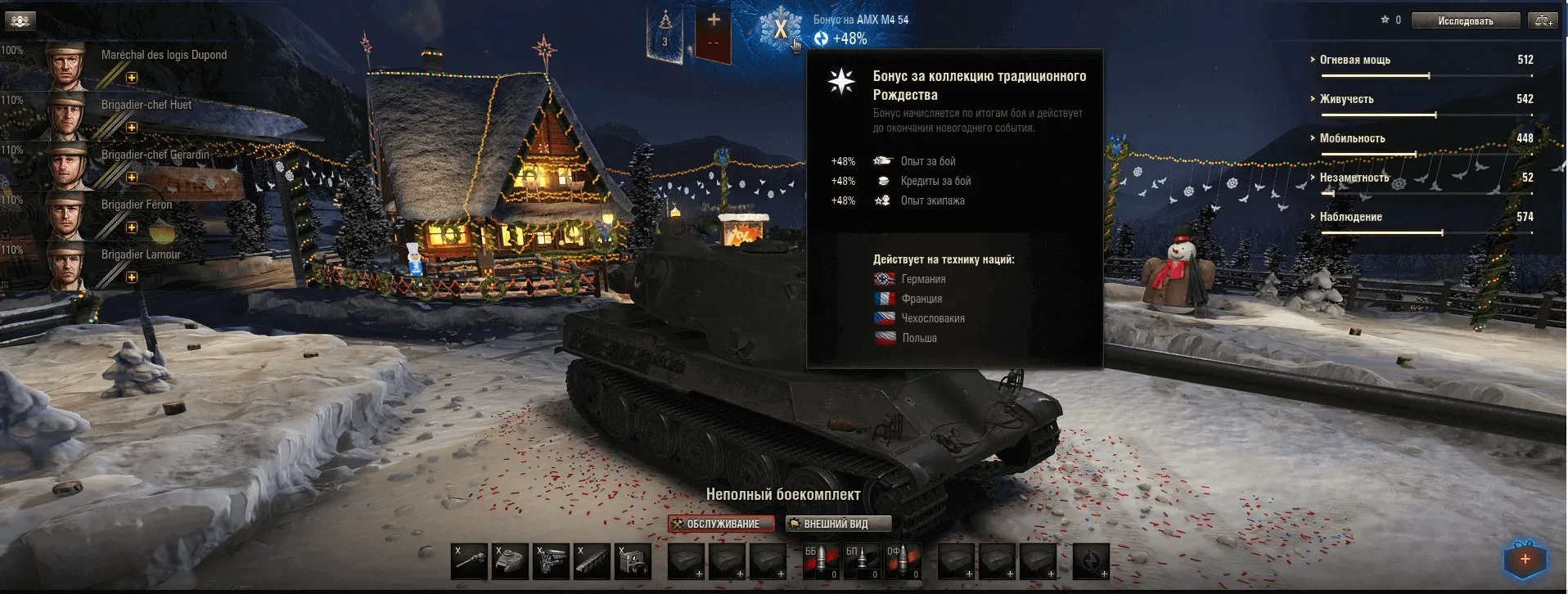Select crew member Brigadier-chef Huet
1568x594 pixels.
(x=146, y=106)
